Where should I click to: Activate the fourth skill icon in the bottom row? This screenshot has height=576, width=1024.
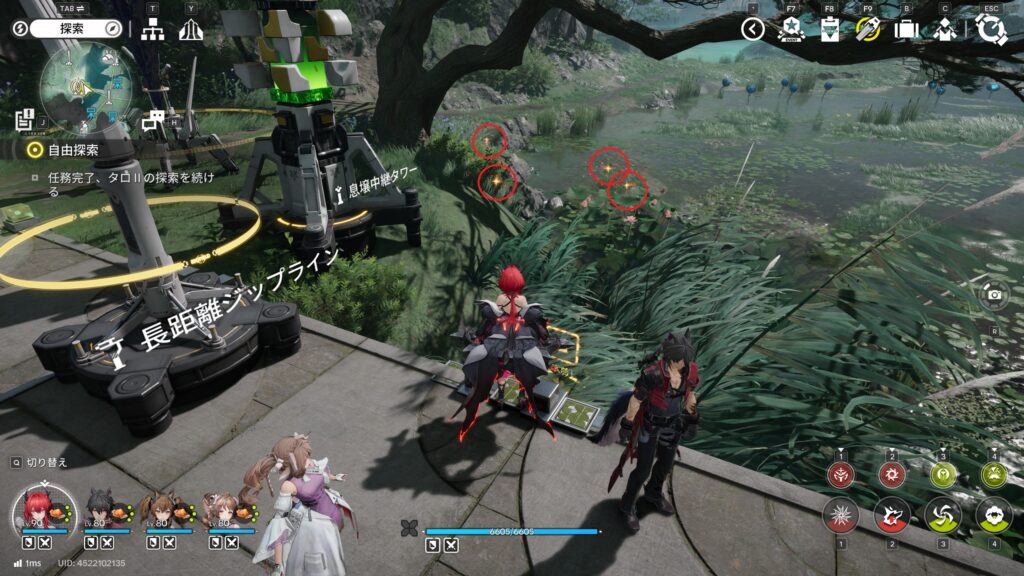pyautogui.click(x=993, y=515)
